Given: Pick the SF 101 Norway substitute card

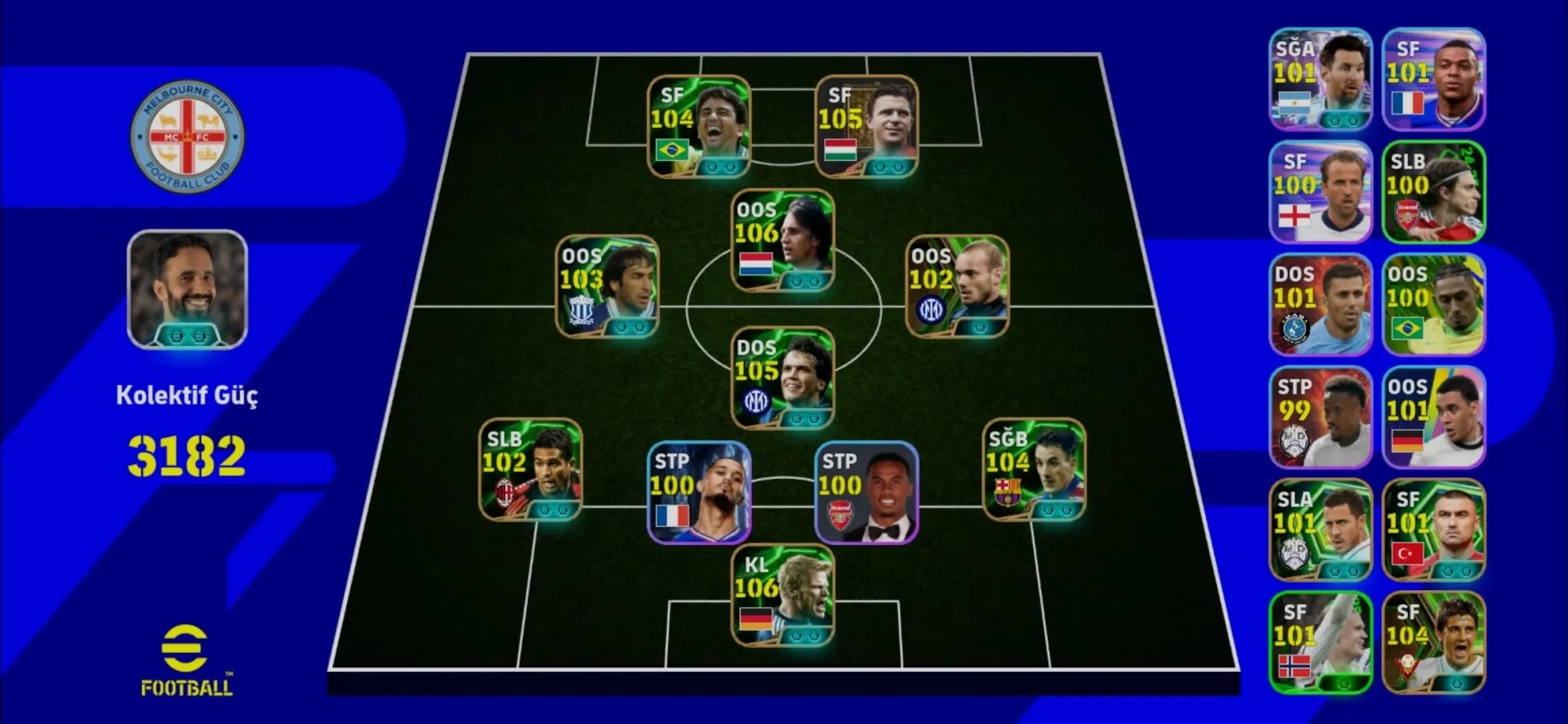Looking at the screenshot, I should [x=1321, y=643].
